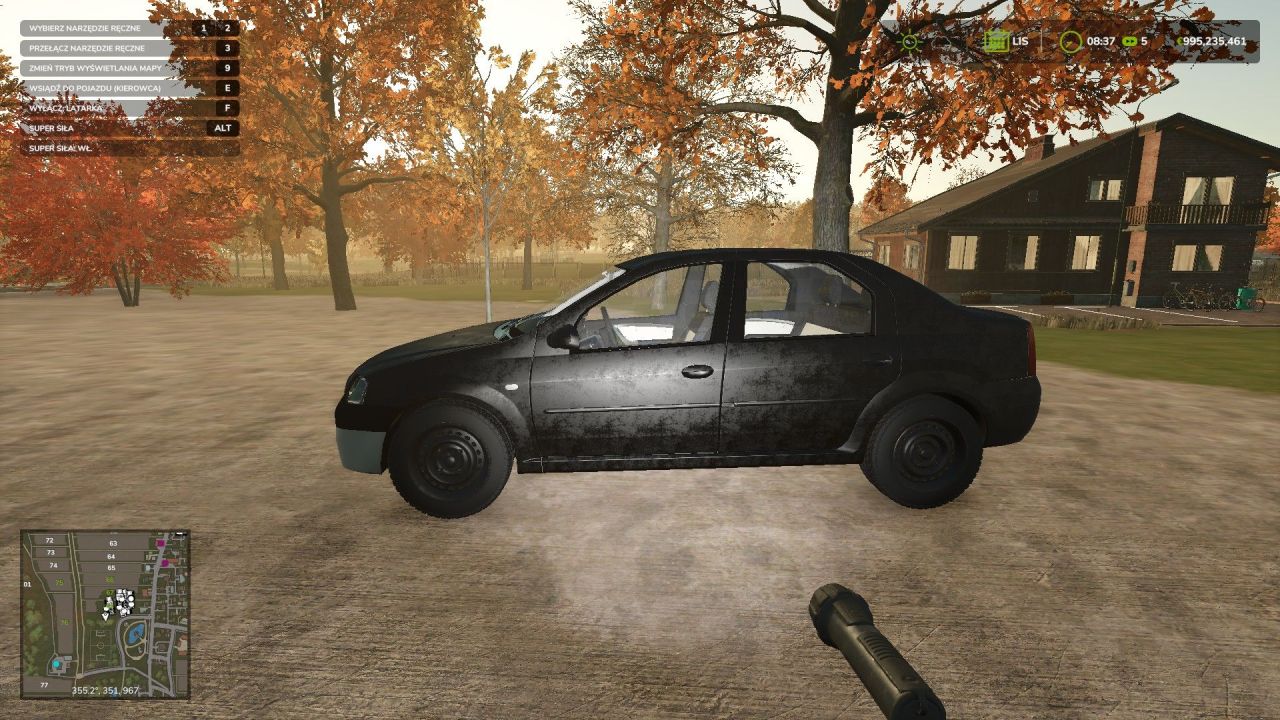Click the sun weather icon
The width and height of the screenshot is (1280, 720).
coord(908,41)
